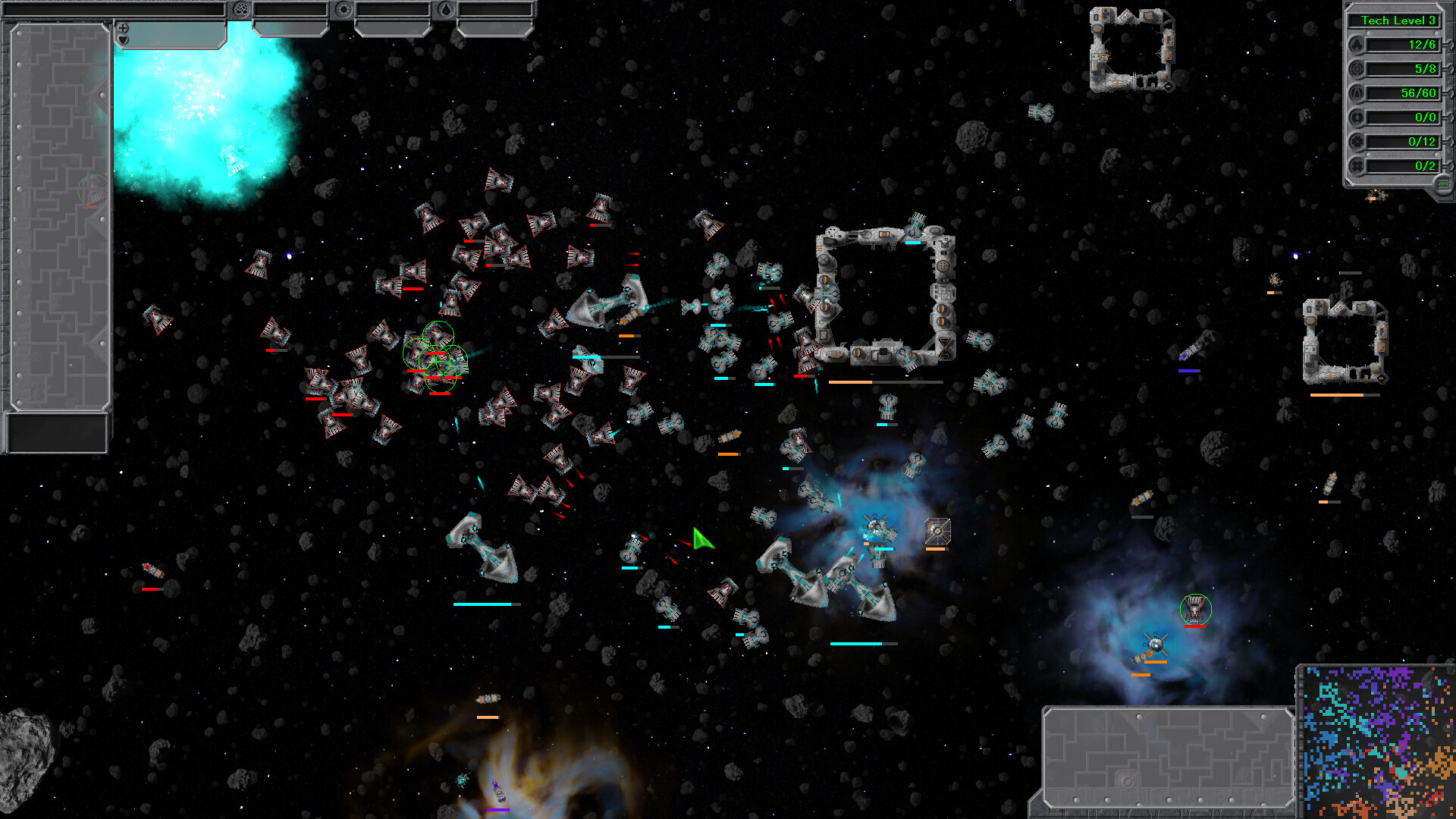Toggle the side switch right of the 12/6 counter
Viewport: 1456px width, 819px height.
click(x=1450, y=45)
